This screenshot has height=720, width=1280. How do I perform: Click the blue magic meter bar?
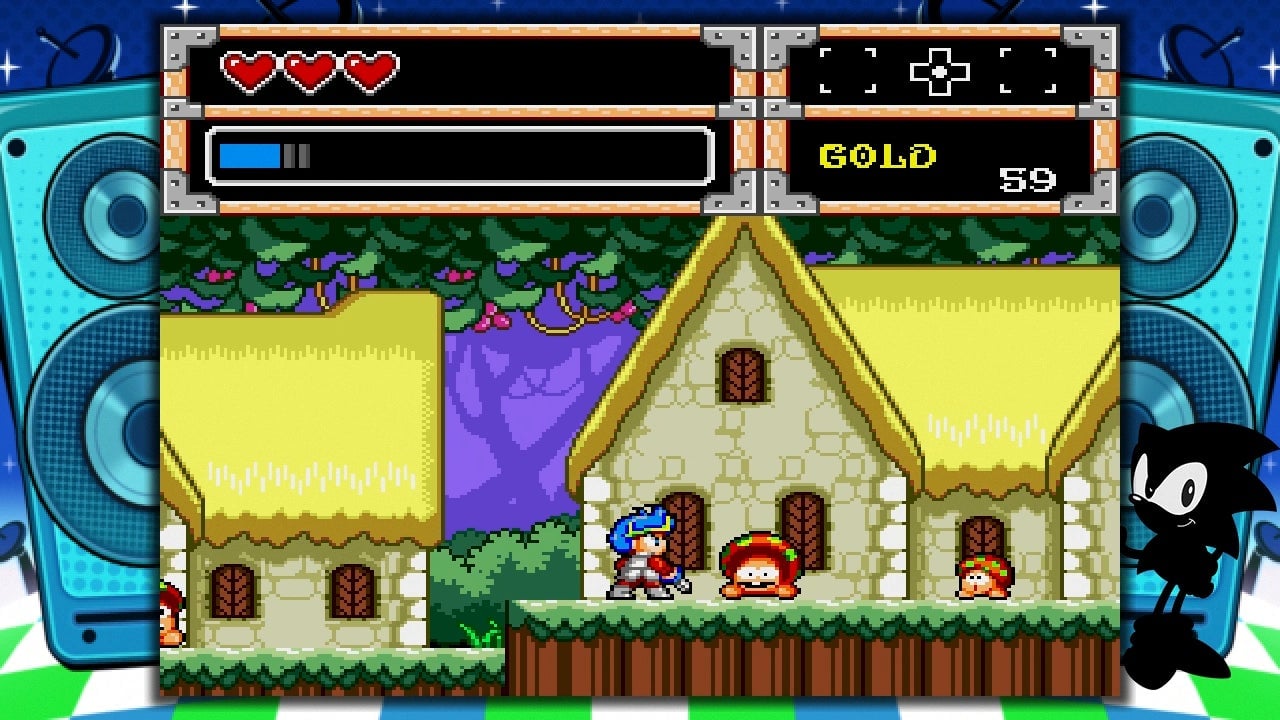[x=250, y=155]
